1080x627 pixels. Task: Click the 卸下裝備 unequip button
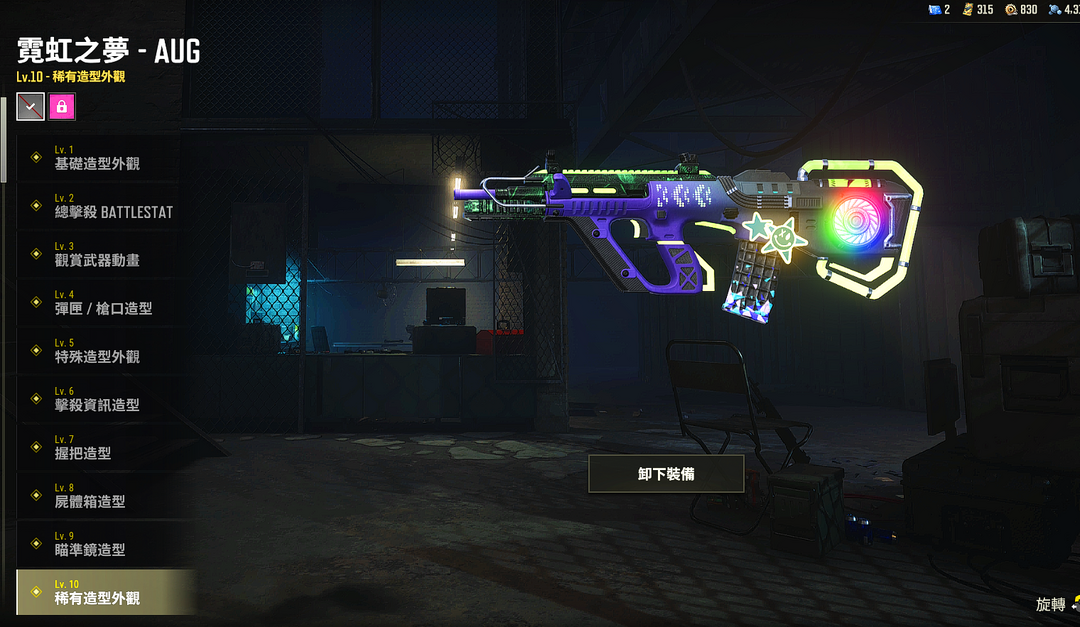(666, 474)
